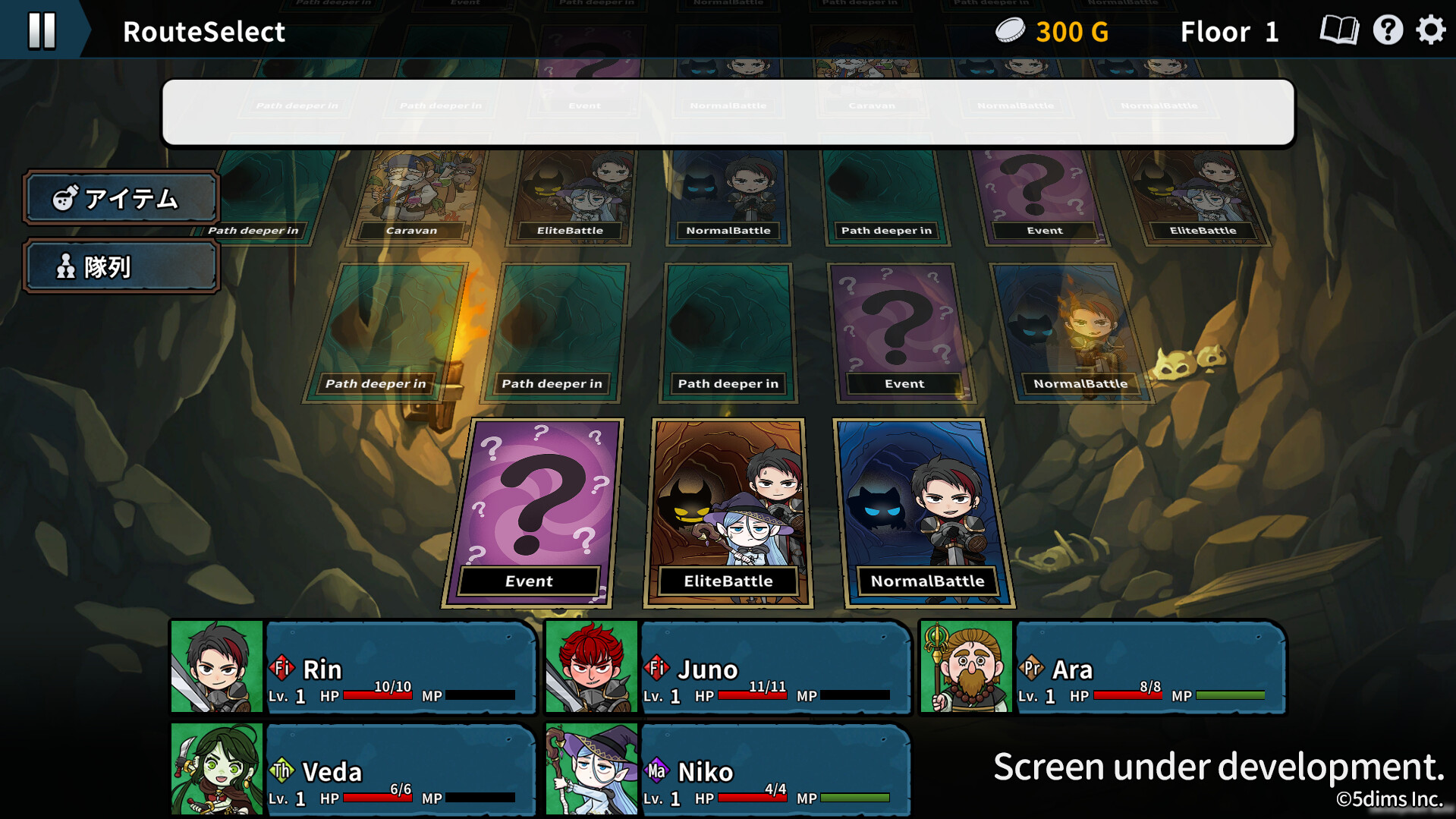1456x819 pixels.
Task: Open the help question mark icon
Action: [x=1388, y=30]
